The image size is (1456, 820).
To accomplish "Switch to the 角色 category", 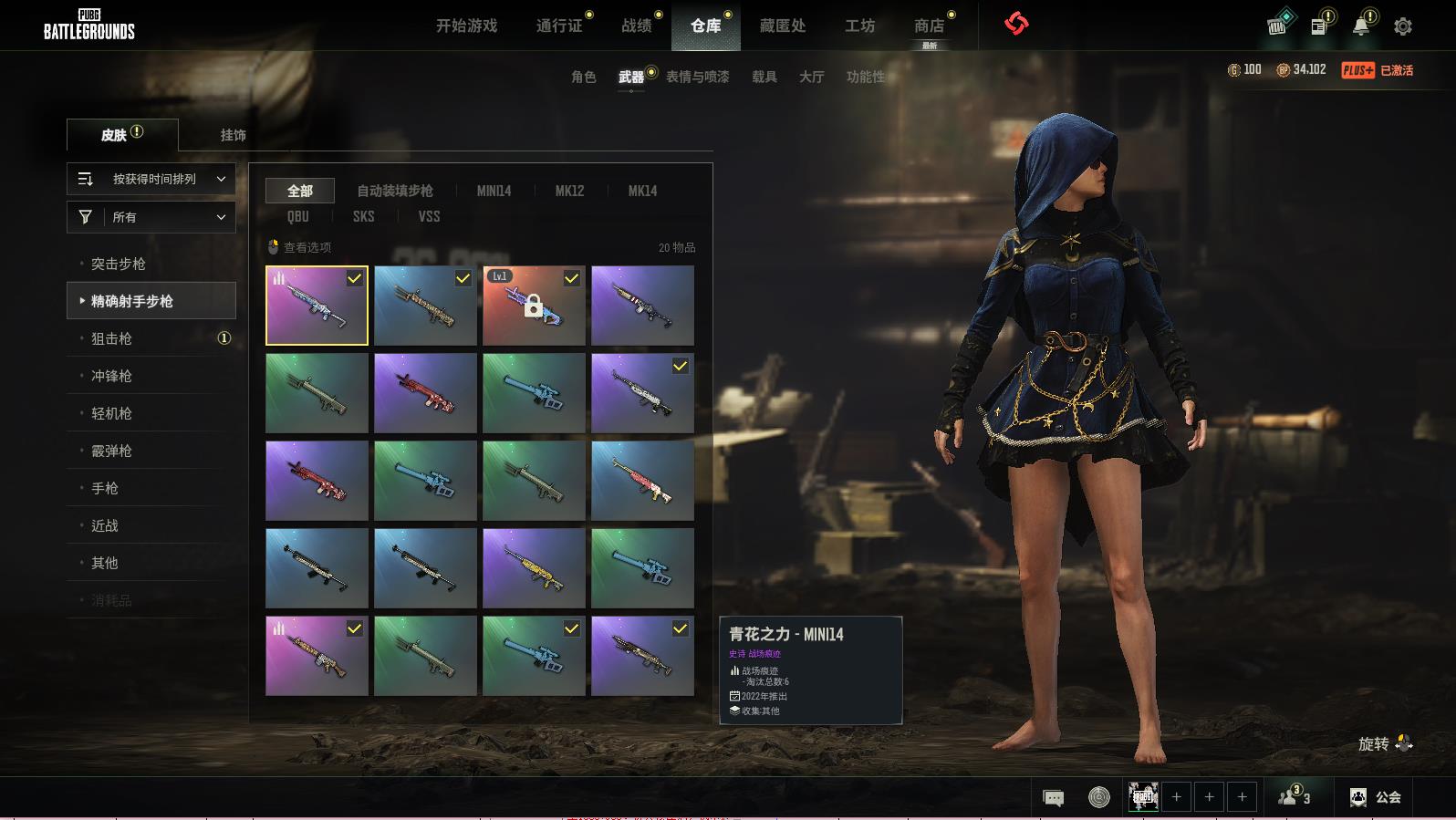I will pyautogui.click(x=583, y=77).
